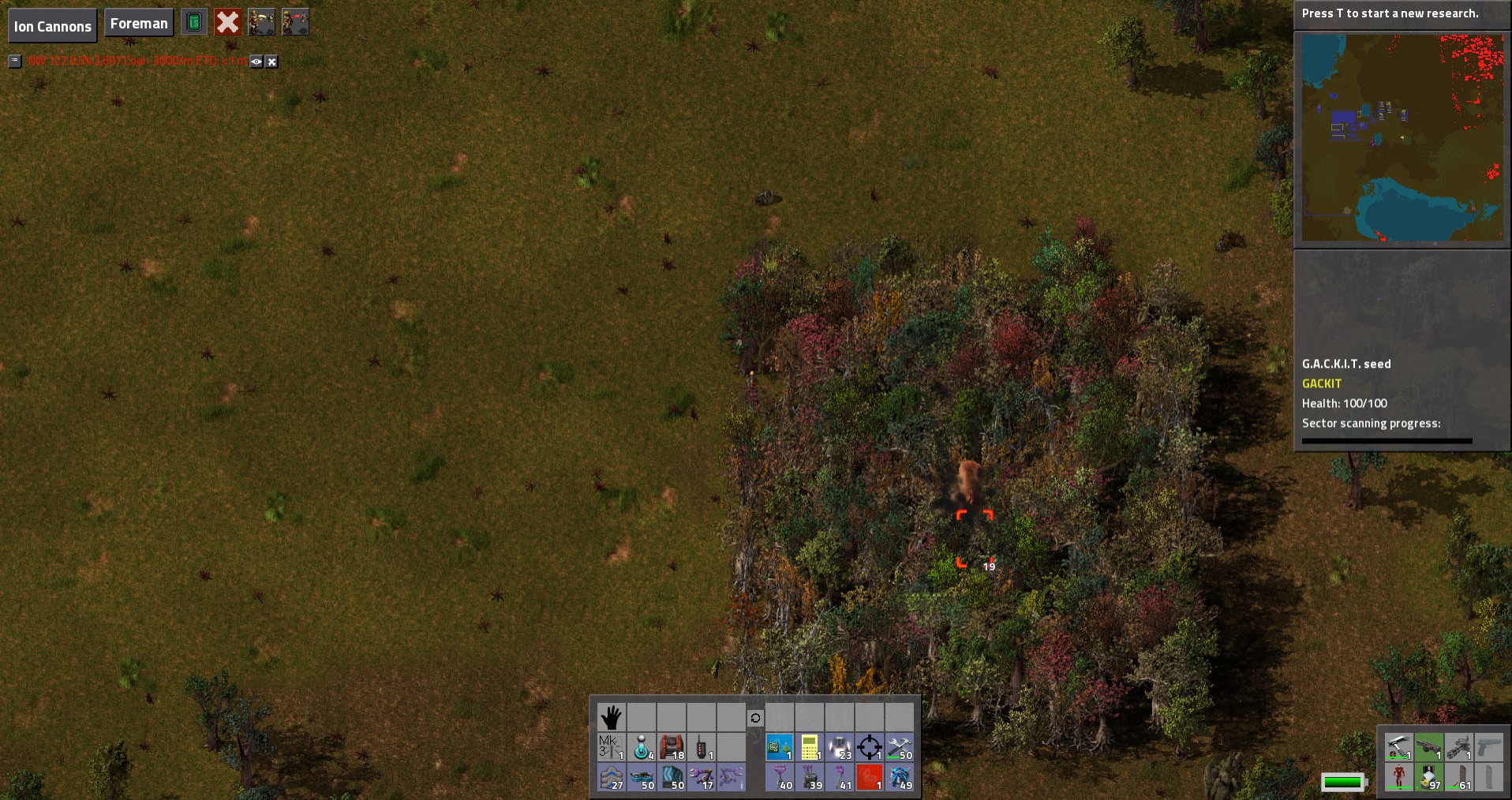1512x800 pixels.
Task: Select the black hand slot
Action: 611,717
